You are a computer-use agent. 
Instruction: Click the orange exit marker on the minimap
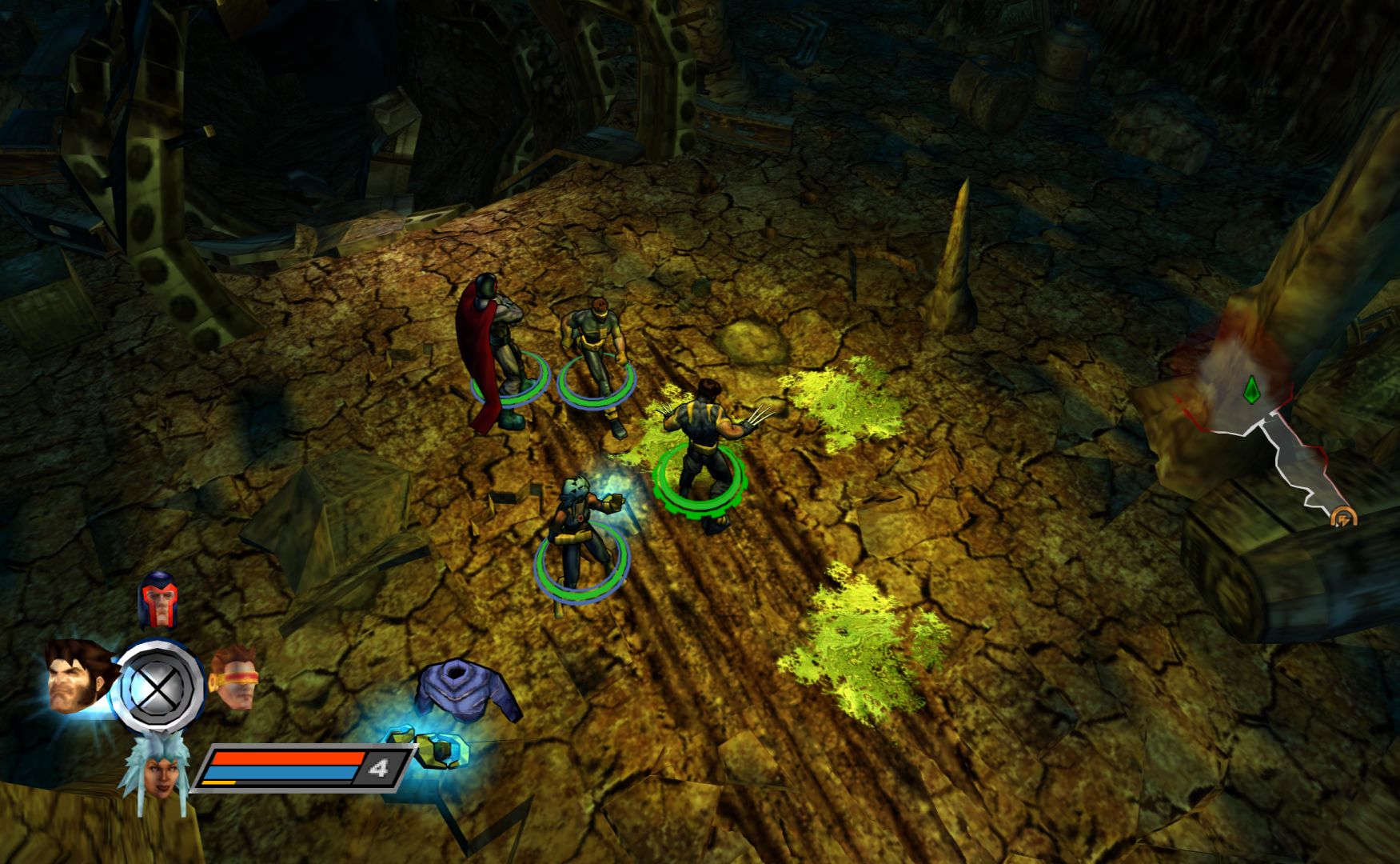tap(1343, 518)
